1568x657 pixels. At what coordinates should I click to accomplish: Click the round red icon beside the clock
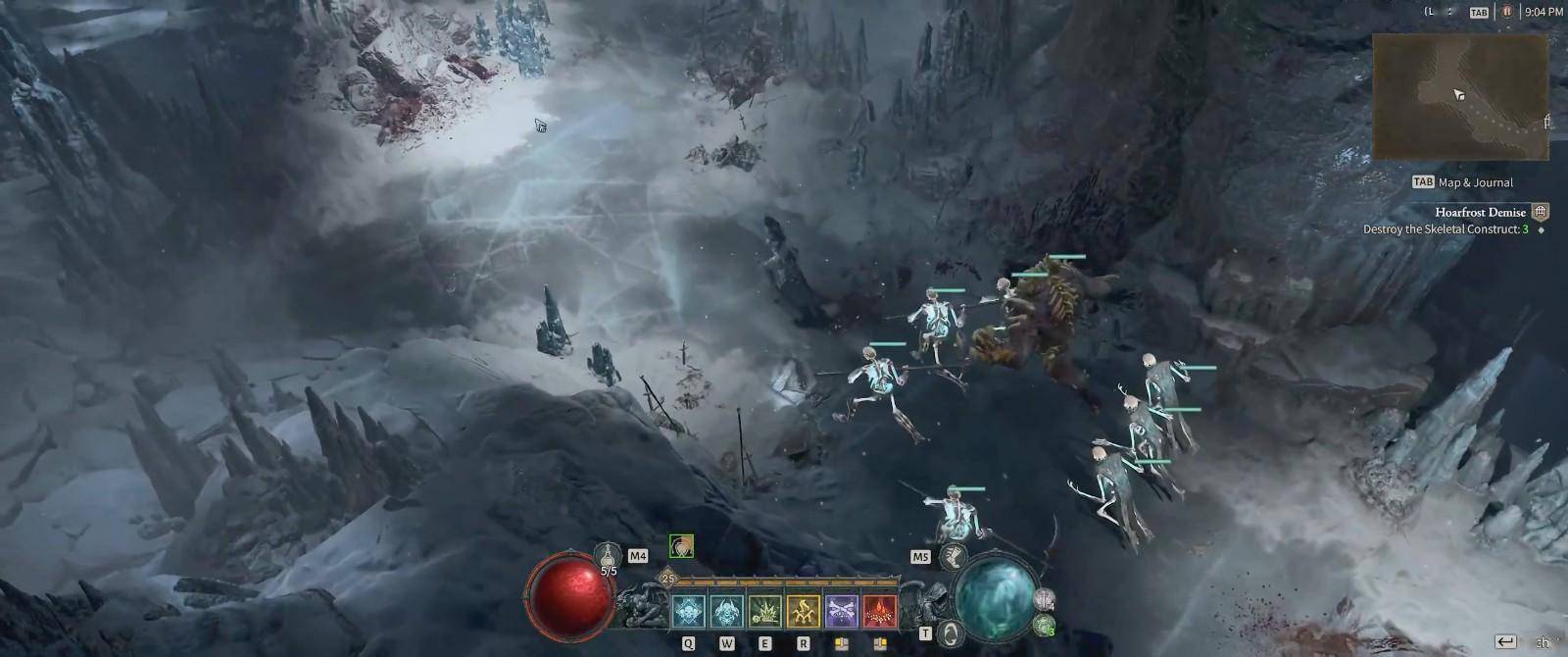pos(1506,12)
